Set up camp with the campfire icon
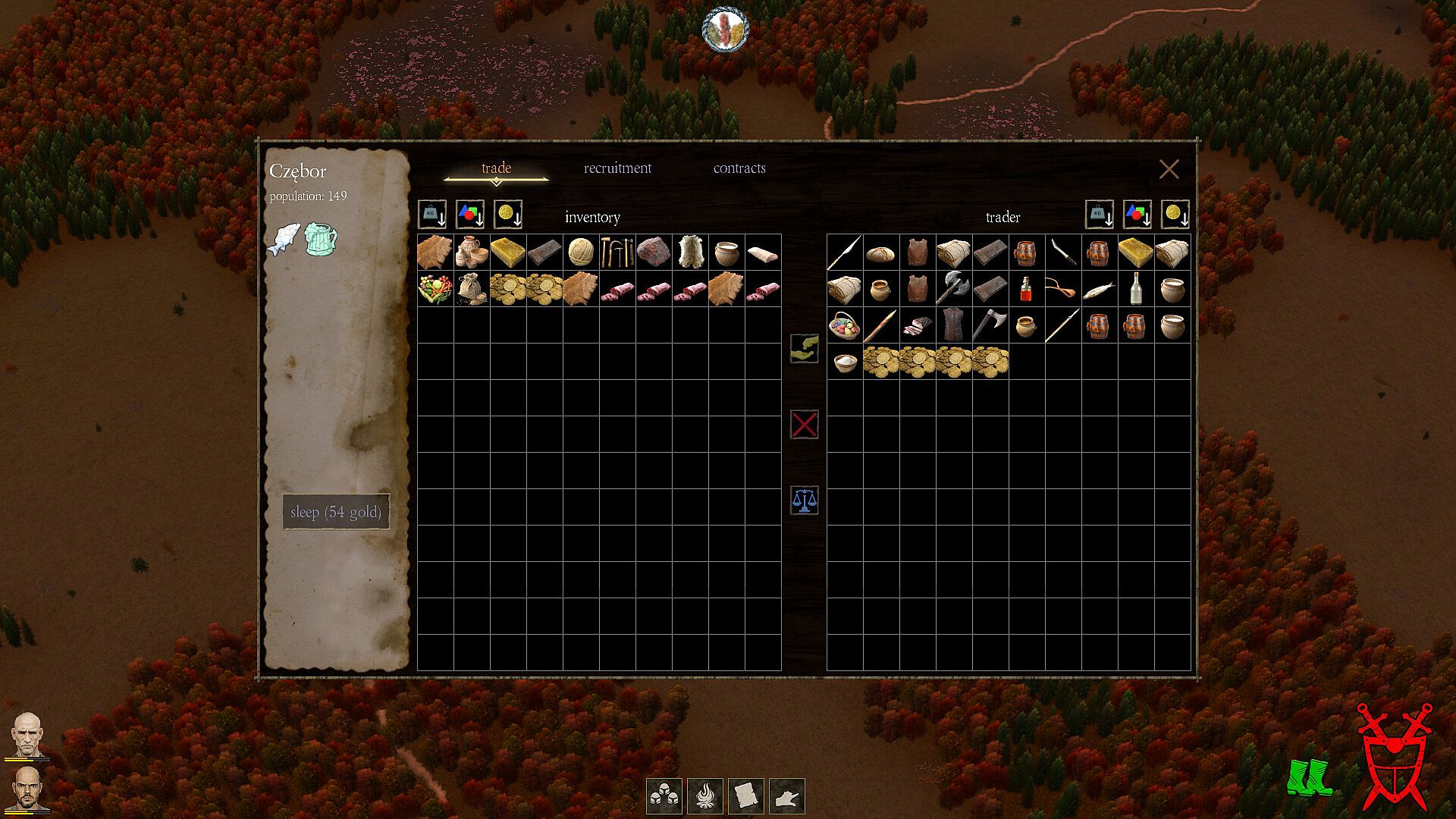1456x819 pixels. pos(704,796)
